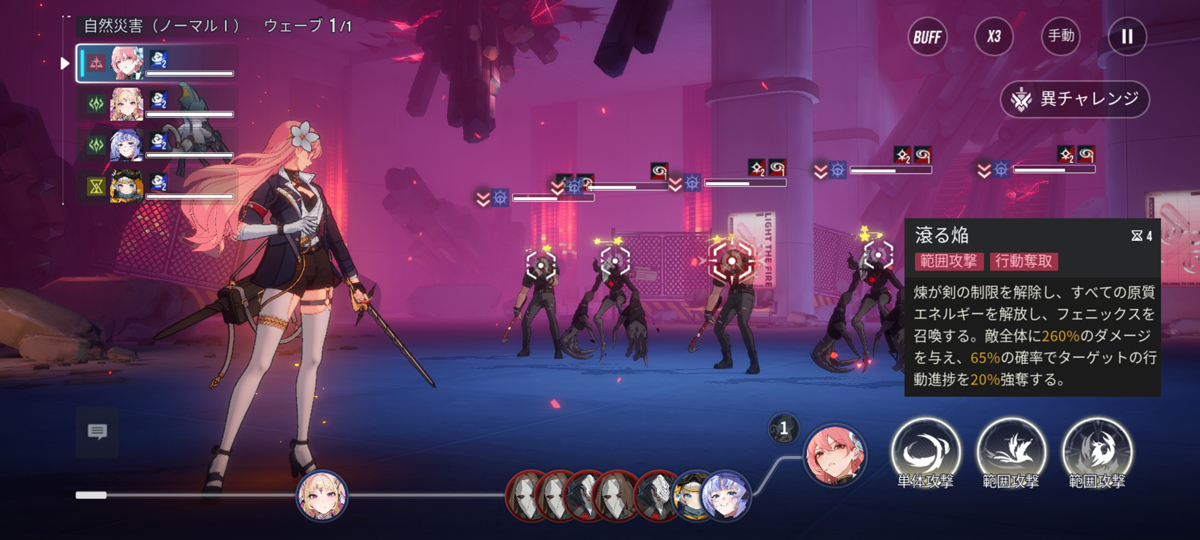The width and height of the screenshot is (1200, 540).
Task: Select the blonde party member row
Action: (x=157, y=104)
